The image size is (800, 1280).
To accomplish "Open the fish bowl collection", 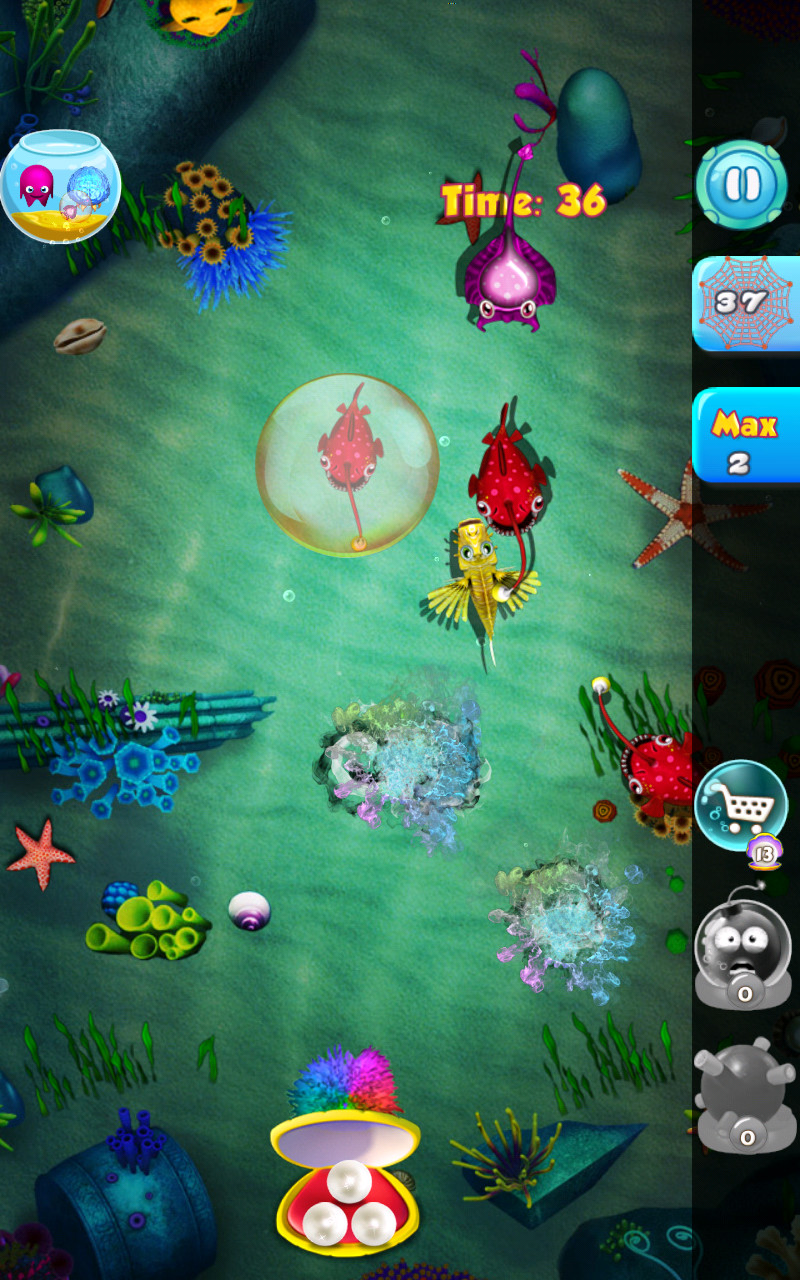I will click(60, 186).
